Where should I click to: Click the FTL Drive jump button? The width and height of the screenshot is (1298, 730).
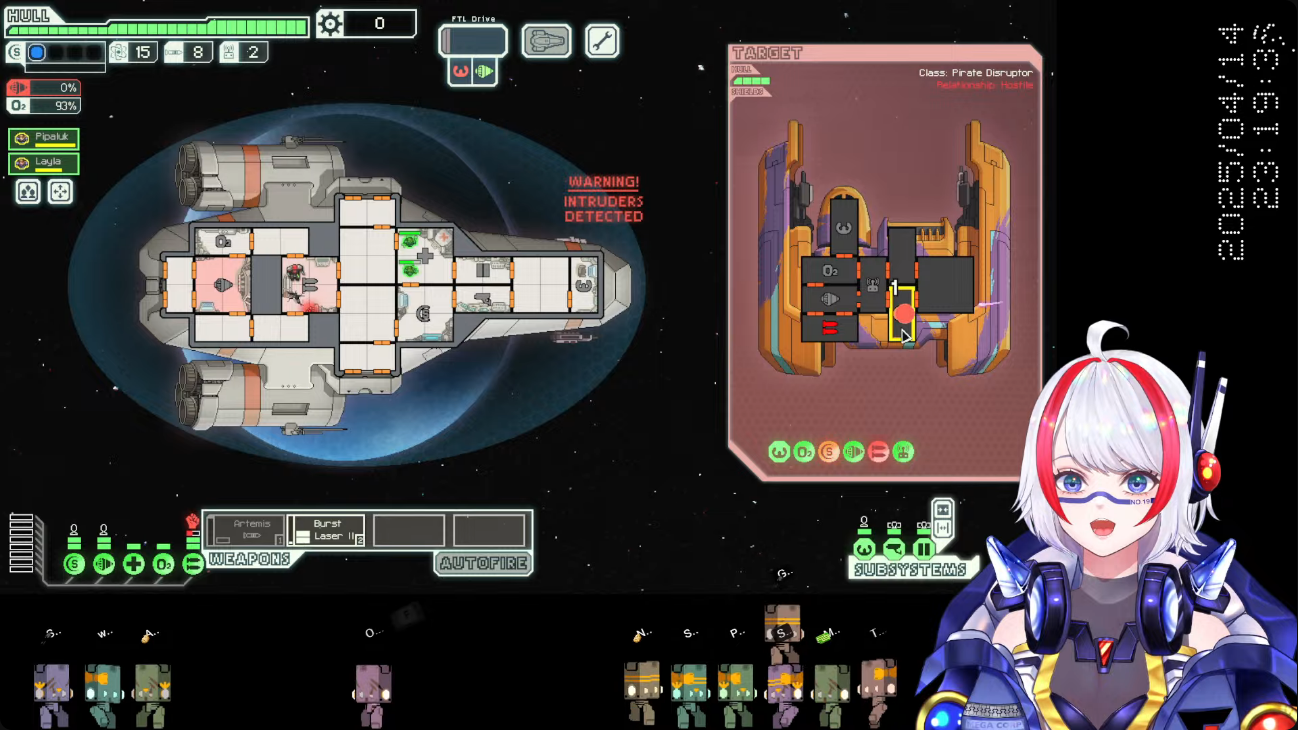[x=473, y=41]
